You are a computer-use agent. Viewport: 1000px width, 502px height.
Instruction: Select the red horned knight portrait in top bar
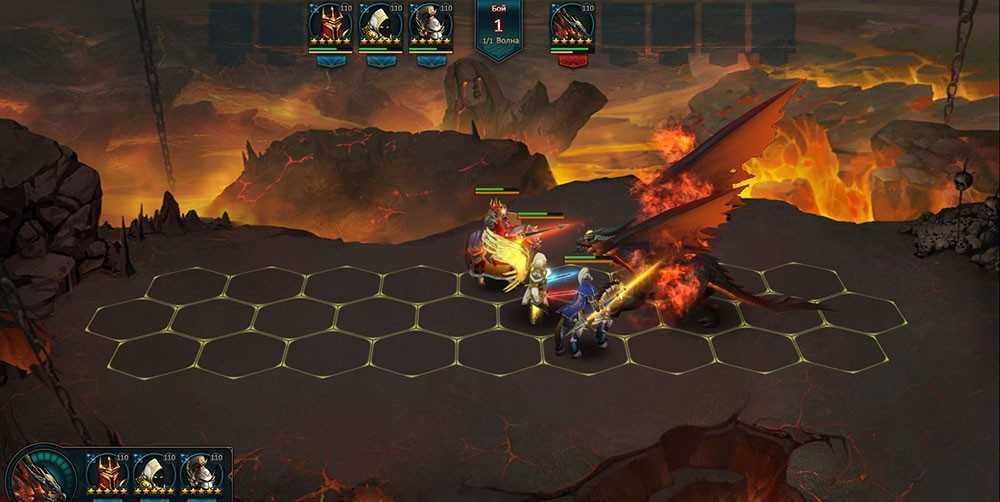click(330, 24)
